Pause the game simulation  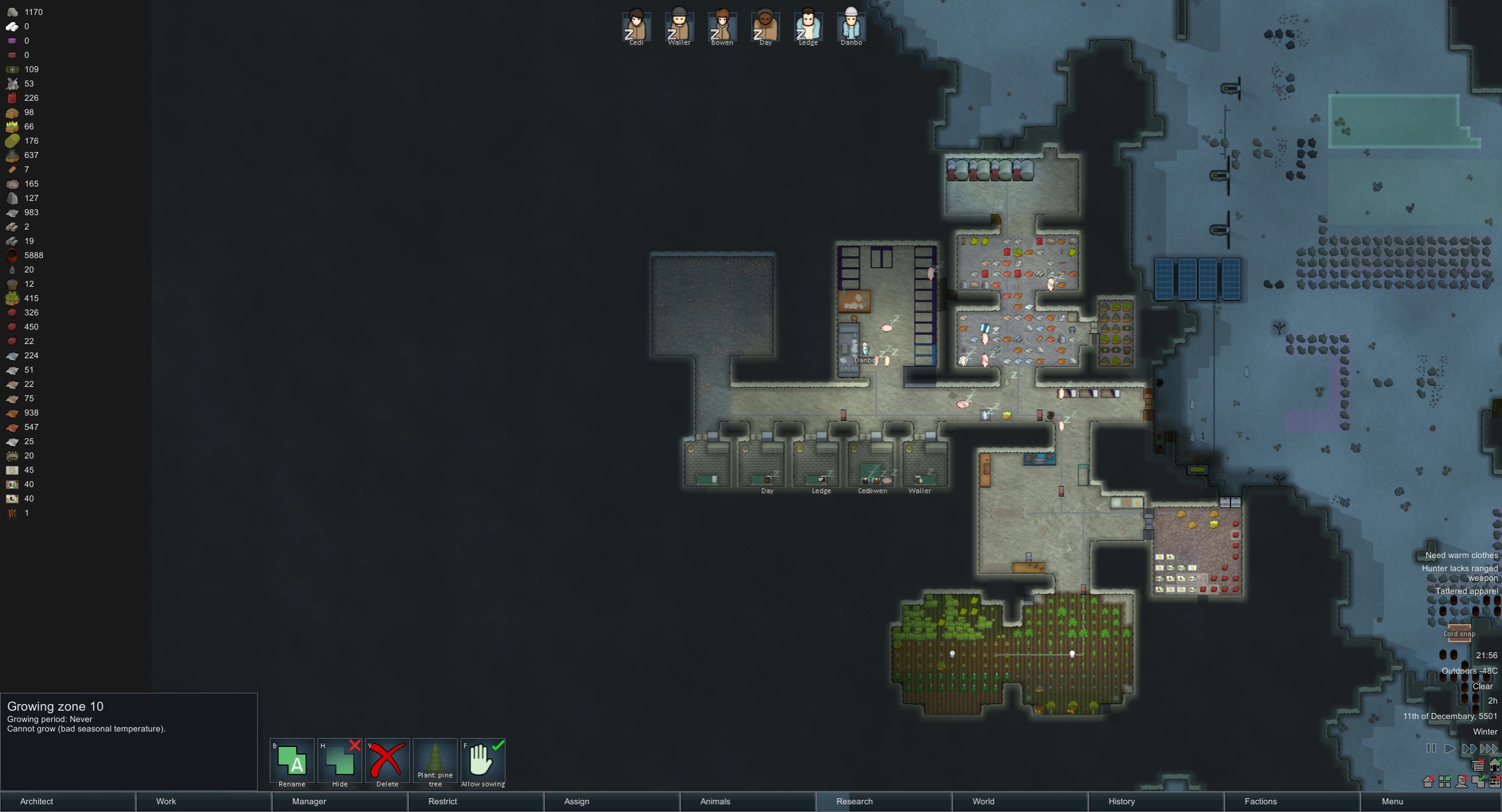coord(1431,748)
